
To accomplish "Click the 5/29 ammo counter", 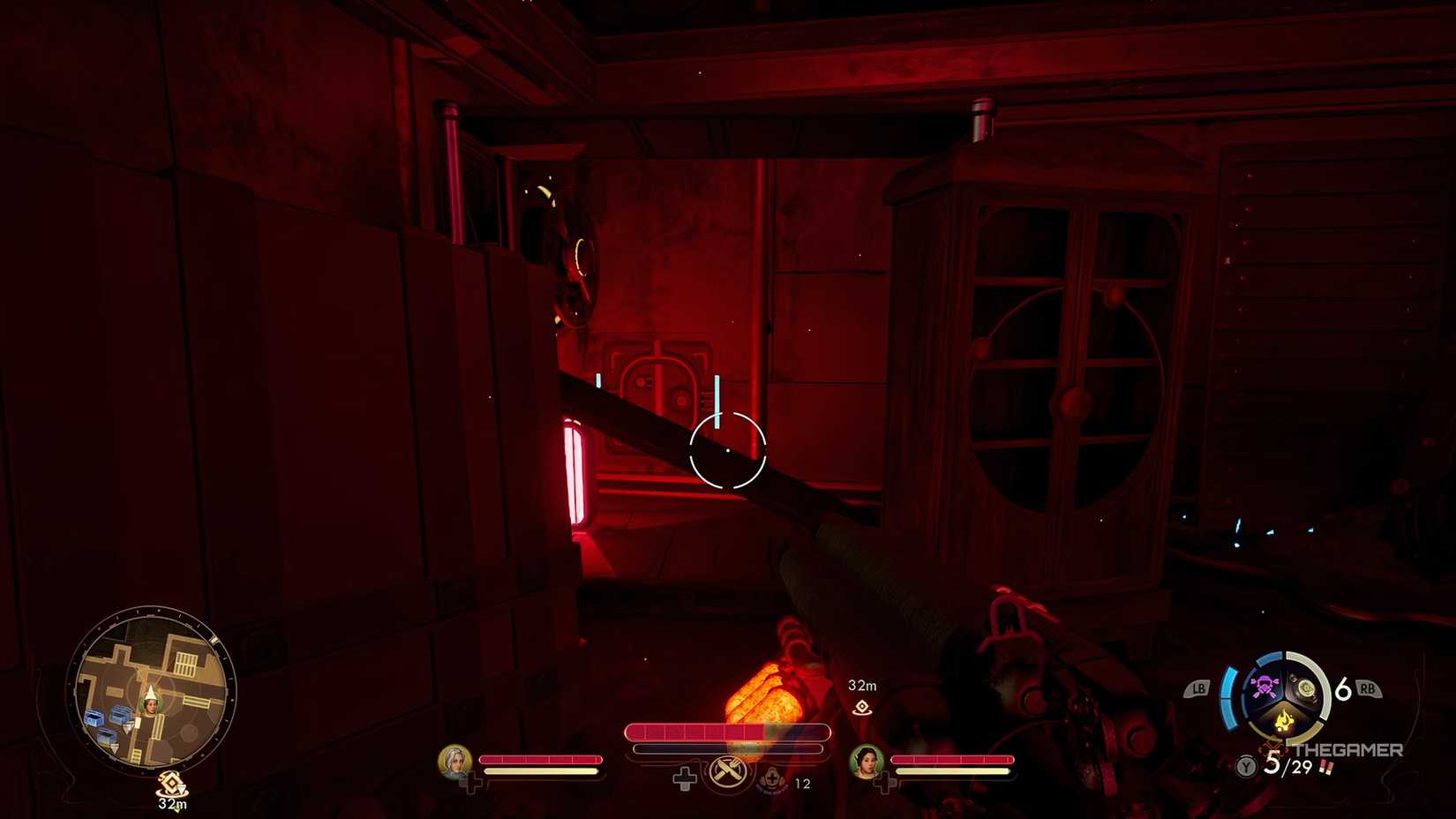I will (1289, 764).
